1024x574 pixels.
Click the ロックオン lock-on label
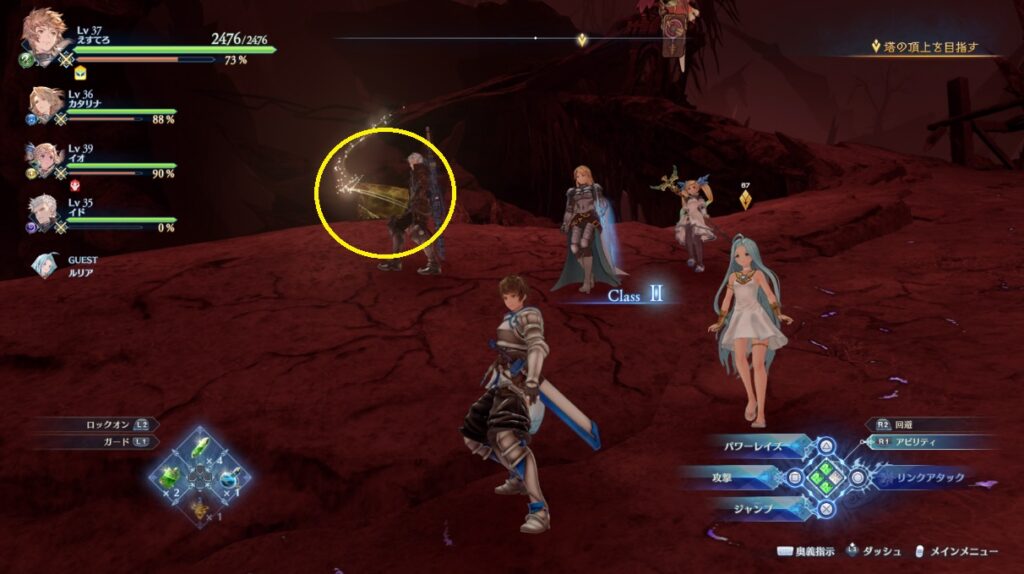click(110, 425)
